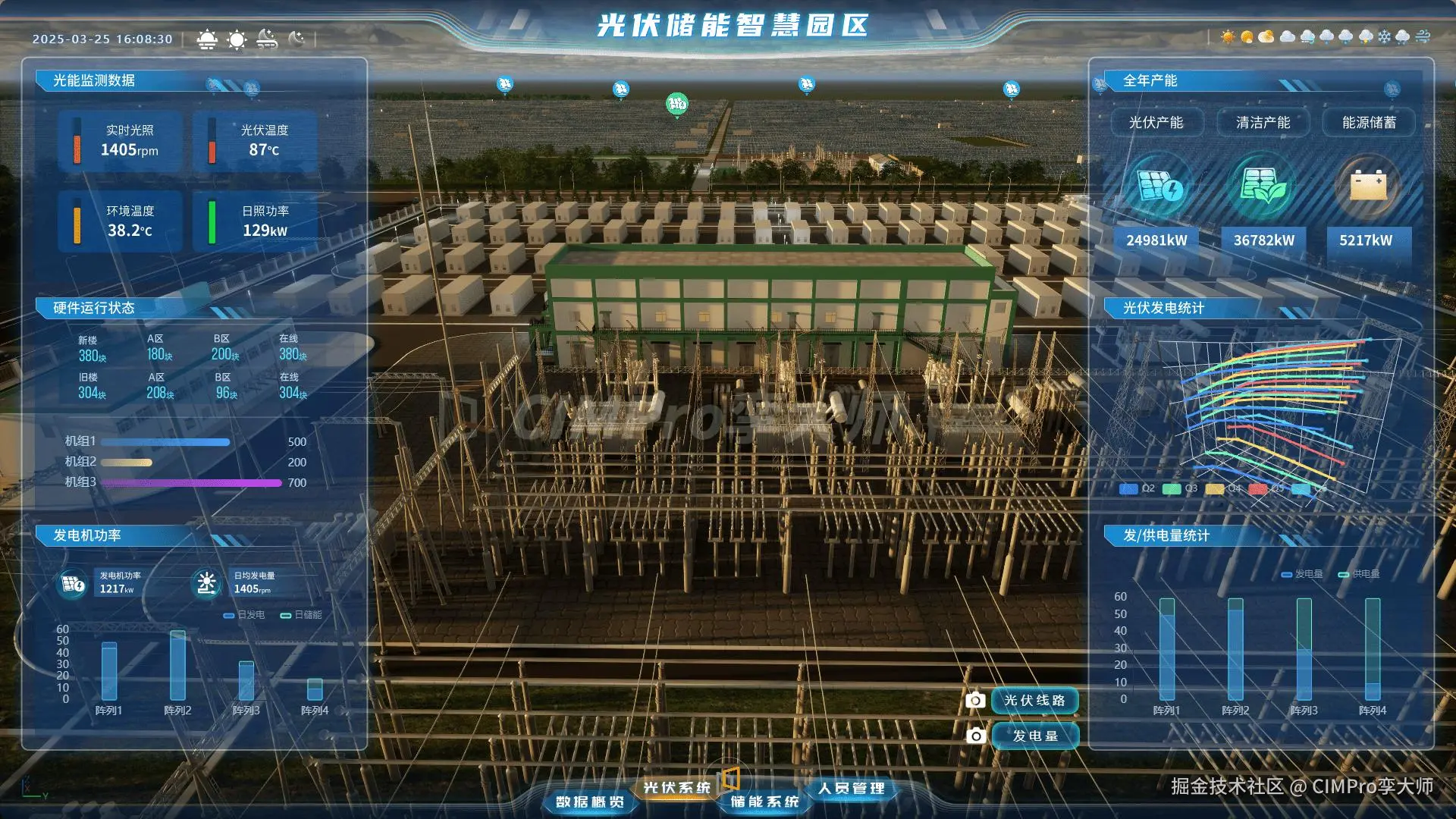Choose the 清洁产能 tab
Image resolution: width=1456 pixels, height=819 pixels.
click(x=1263, y=123)
